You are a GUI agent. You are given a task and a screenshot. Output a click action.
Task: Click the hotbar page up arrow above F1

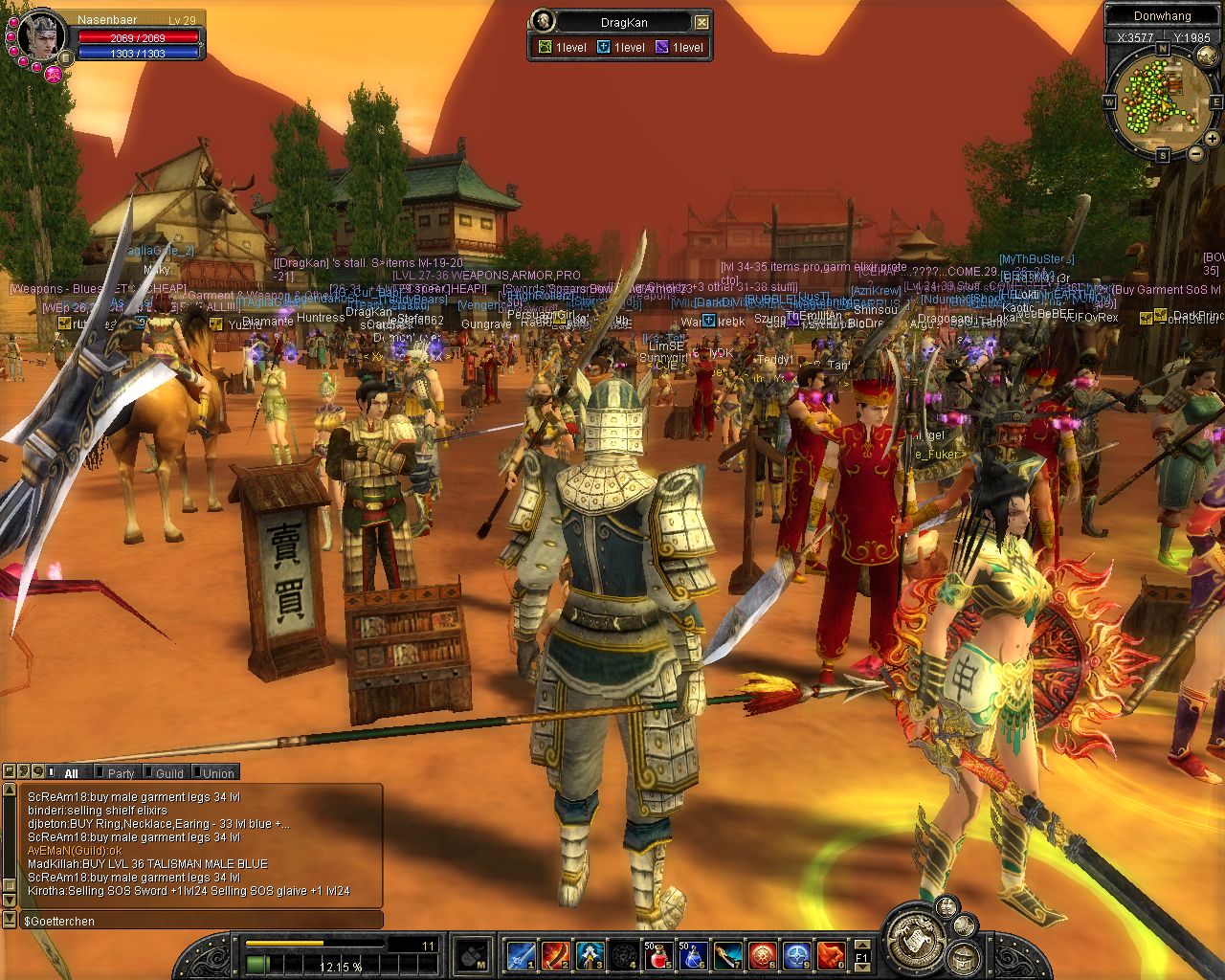(x=861, y=944)
